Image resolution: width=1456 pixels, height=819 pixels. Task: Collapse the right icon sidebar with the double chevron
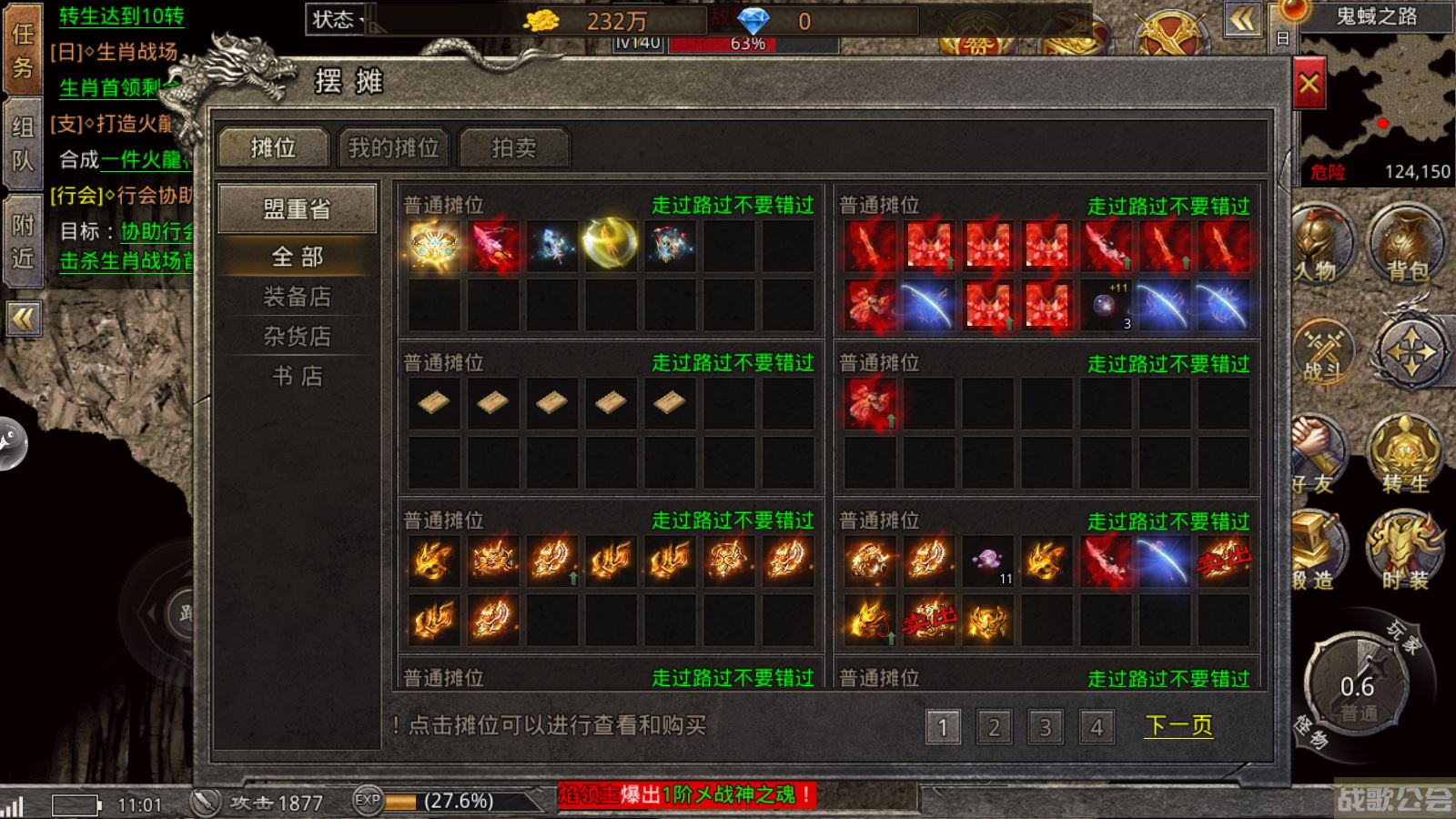(1242, 18)
